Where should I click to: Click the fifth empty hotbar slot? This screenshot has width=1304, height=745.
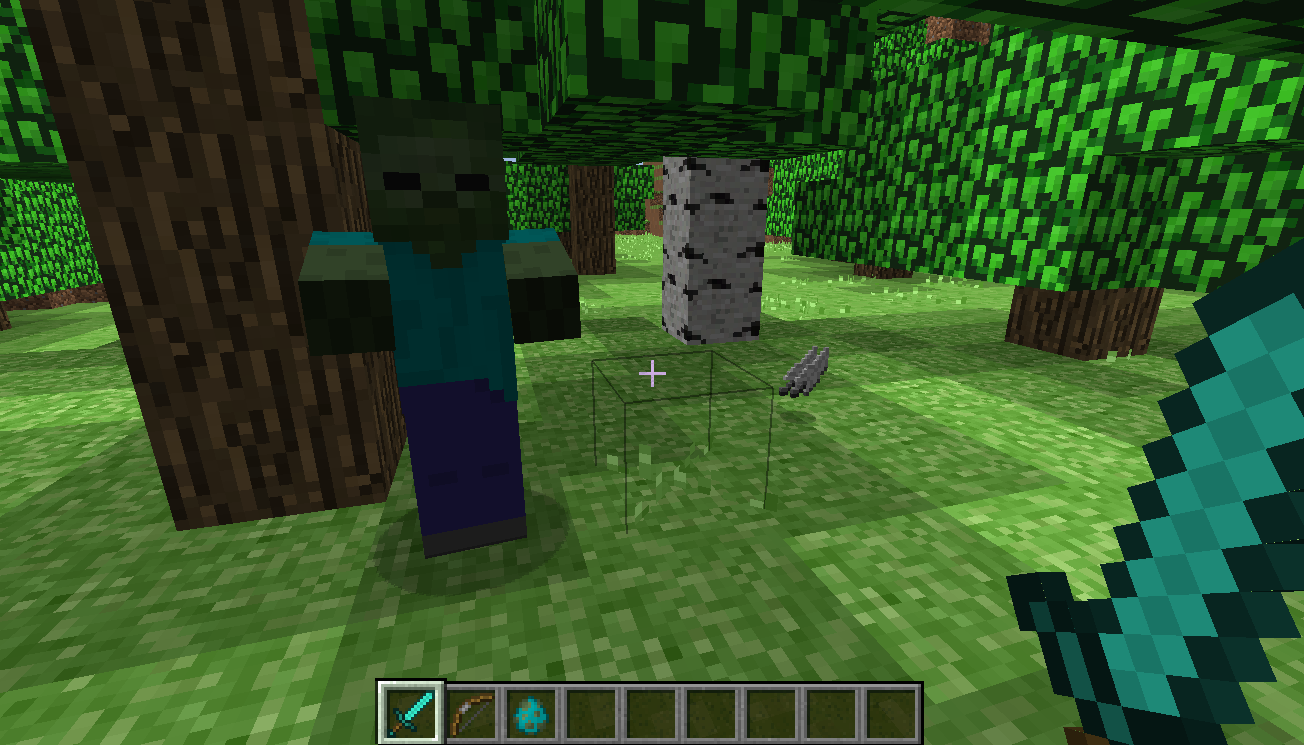pyautogui.click(x=651, y=712)
